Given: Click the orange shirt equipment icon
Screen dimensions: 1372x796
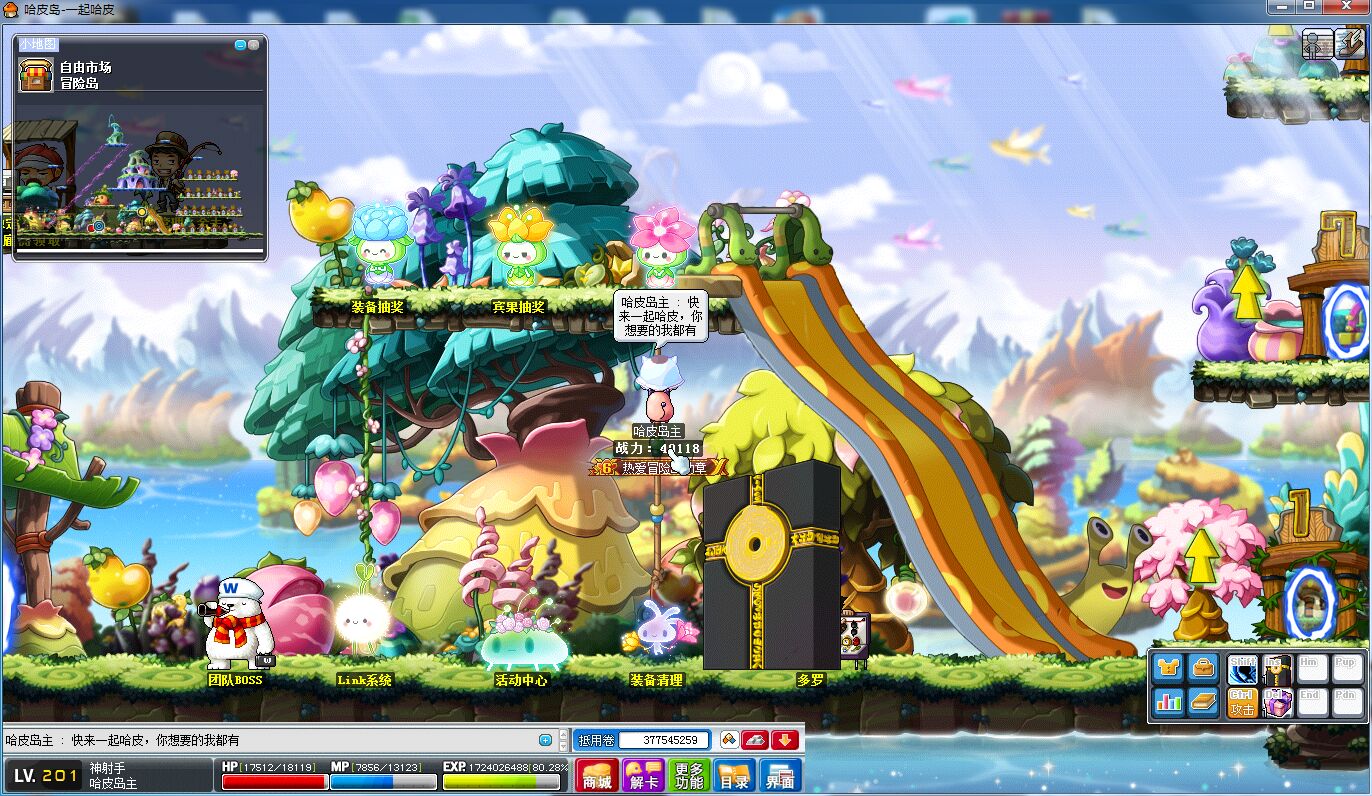Looking at the screenshot, I should click(1168, 668).
